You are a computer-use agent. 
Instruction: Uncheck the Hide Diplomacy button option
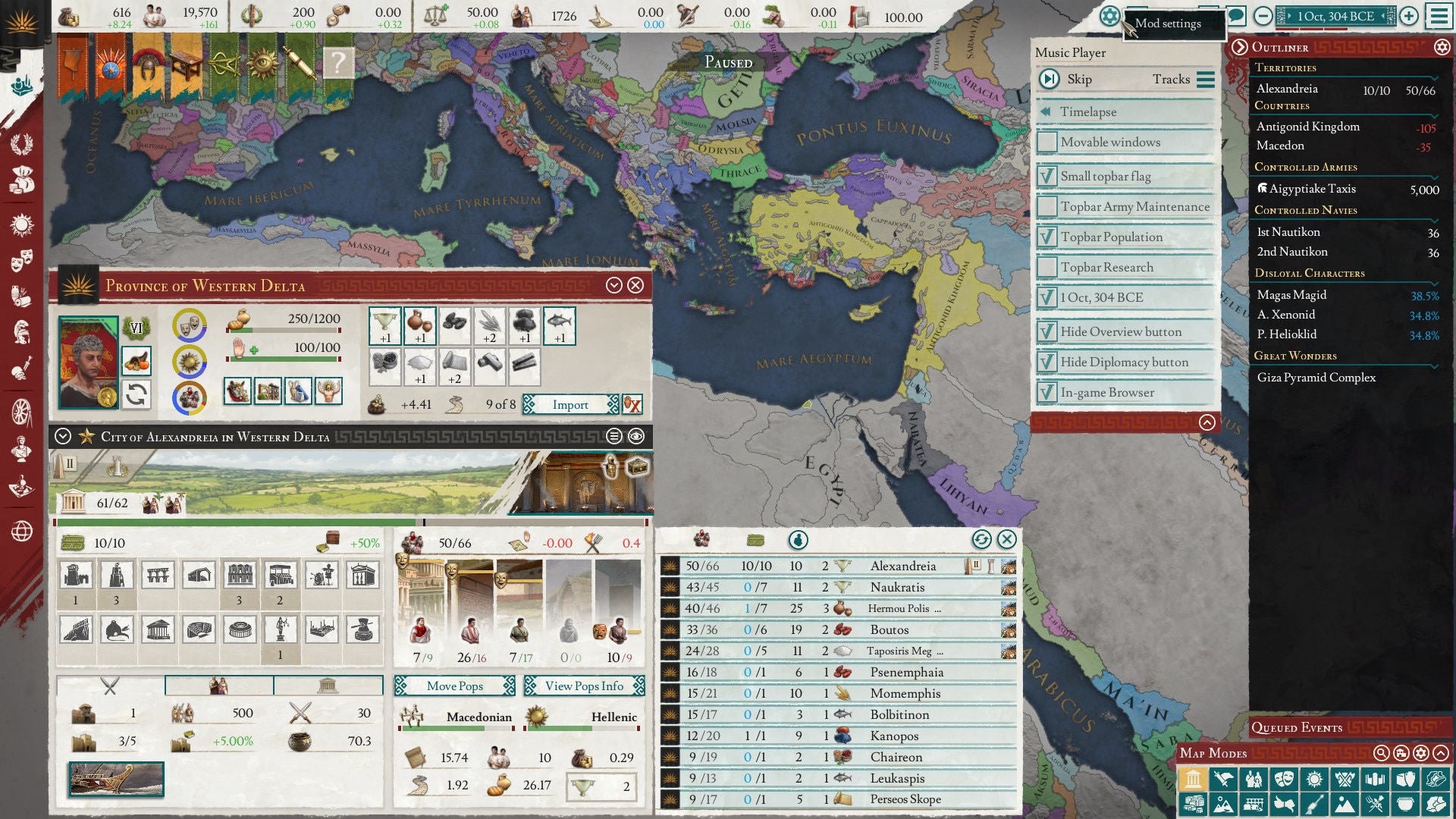point(1047,362)
